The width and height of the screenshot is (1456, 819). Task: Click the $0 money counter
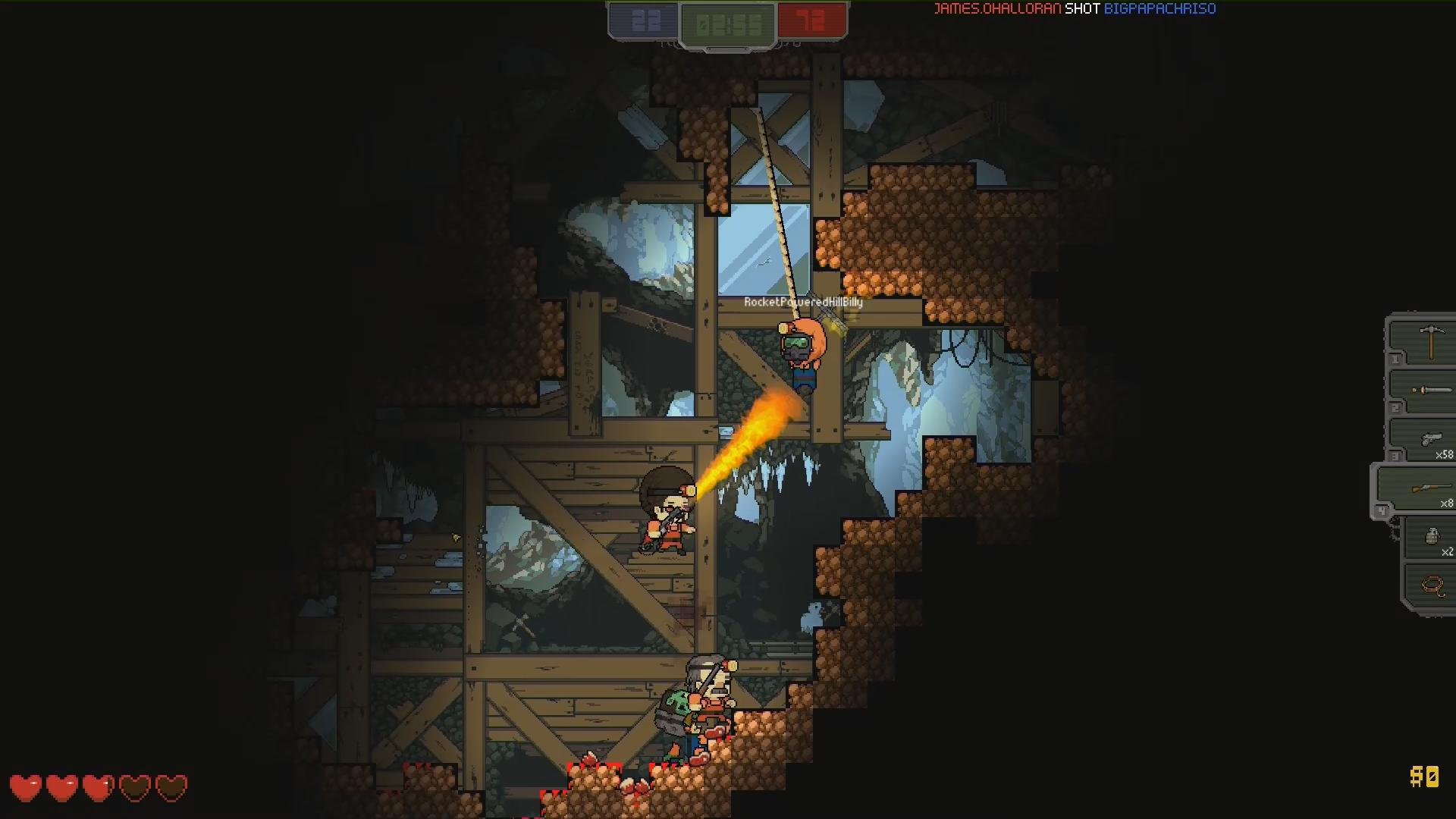[1423, 775]
